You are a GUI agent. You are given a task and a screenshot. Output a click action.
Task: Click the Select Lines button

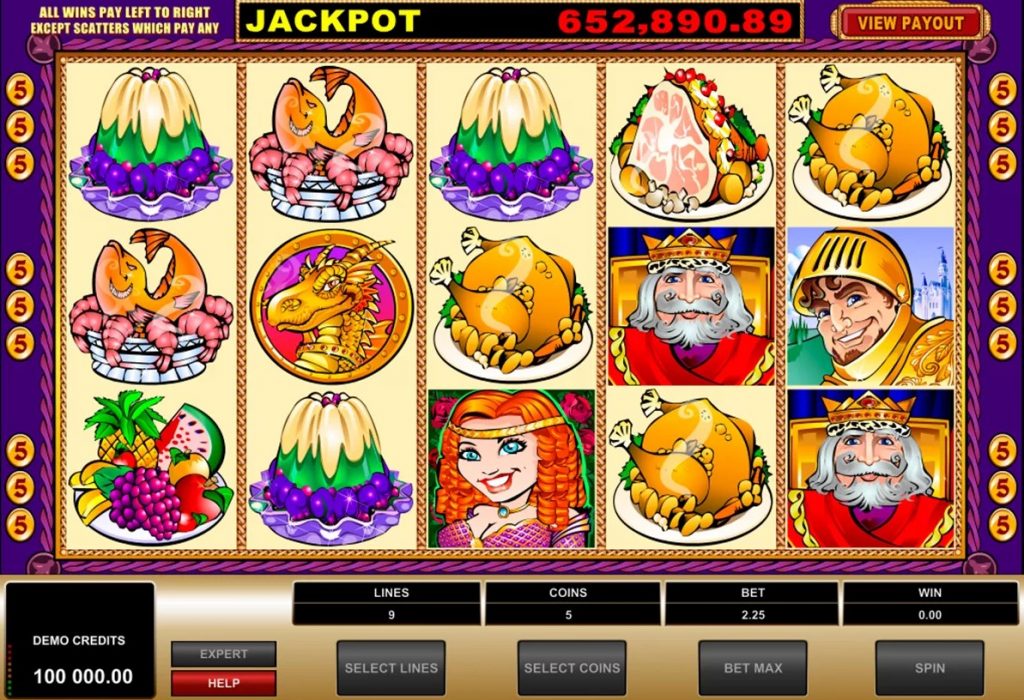point(391,667)
